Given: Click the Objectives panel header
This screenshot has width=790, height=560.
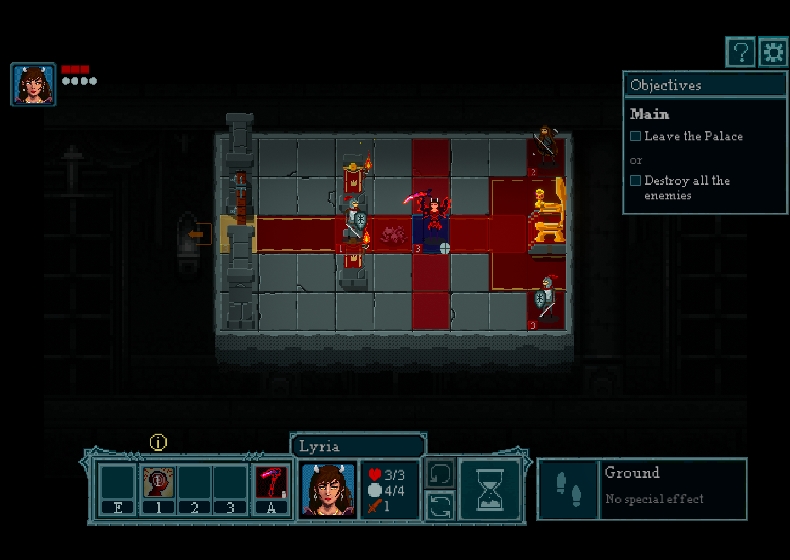Looking at the screenshot, I should [x=705, y=85].
